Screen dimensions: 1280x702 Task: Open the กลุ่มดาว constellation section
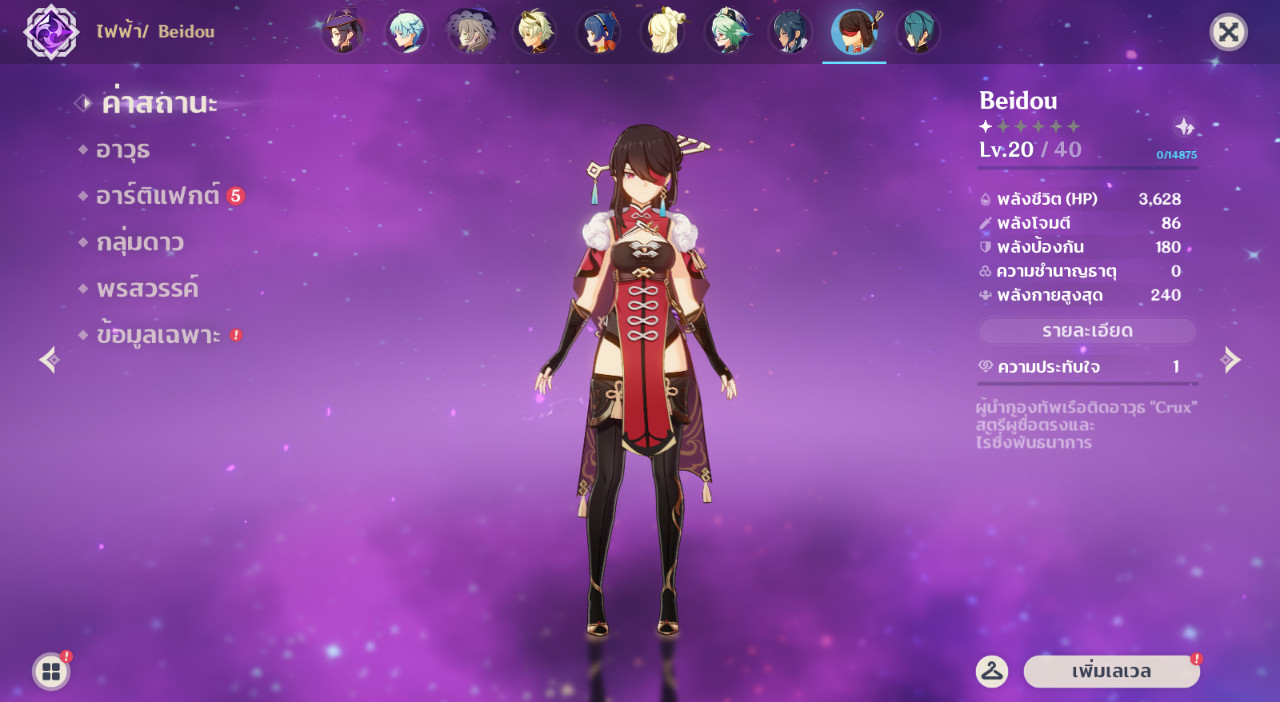[140, 242]
